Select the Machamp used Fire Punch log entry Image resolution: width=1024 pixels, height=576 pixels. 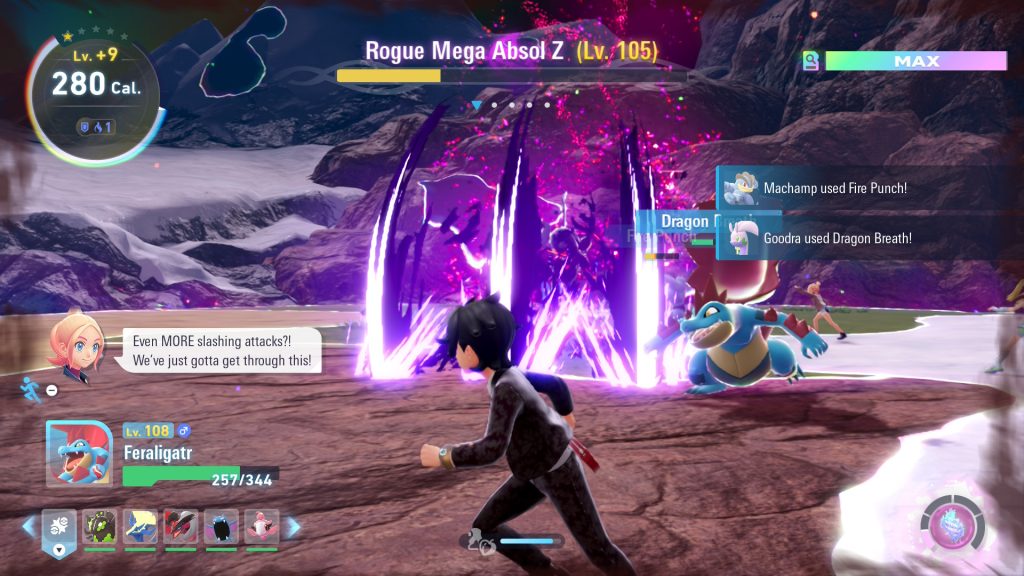(834, 188)
